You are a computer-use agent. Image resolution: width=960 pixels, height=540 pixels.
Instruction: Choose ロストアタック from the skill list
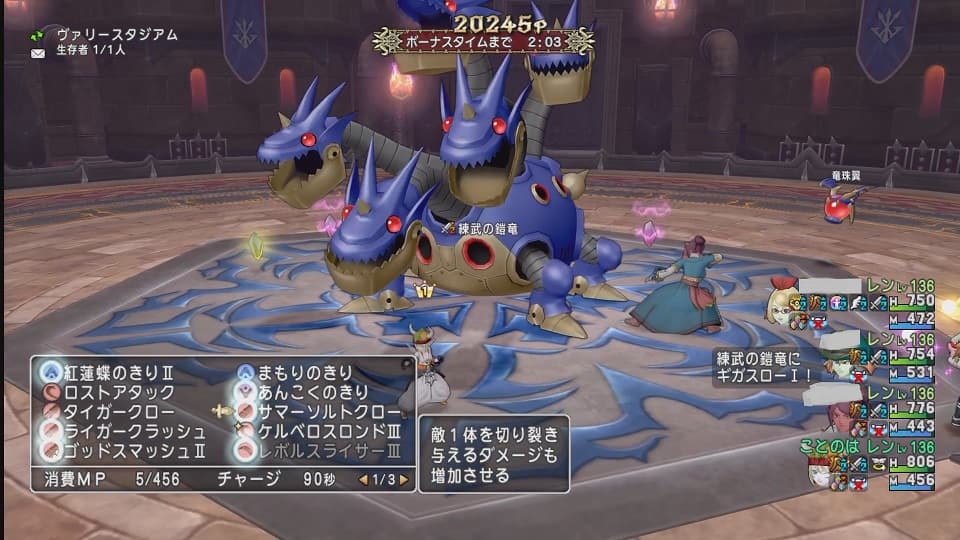pos(112,392)
